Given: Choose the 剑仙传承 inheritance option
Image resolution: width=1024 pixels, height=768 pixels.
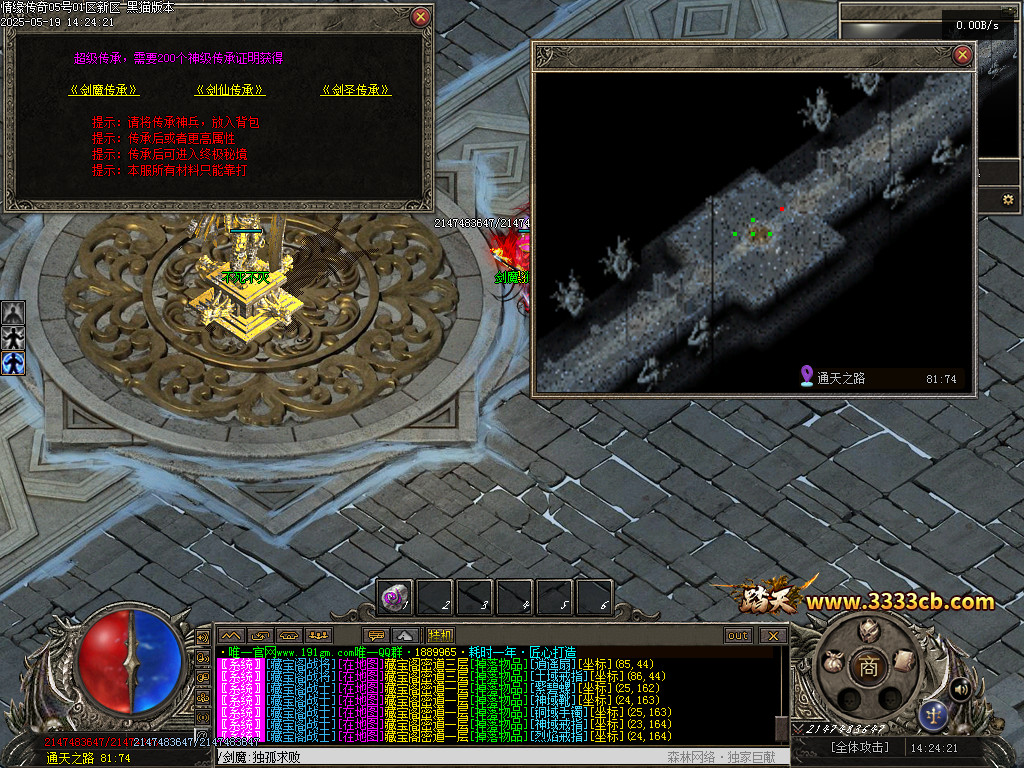Looking at the screenshot, I should coord(230,90).
